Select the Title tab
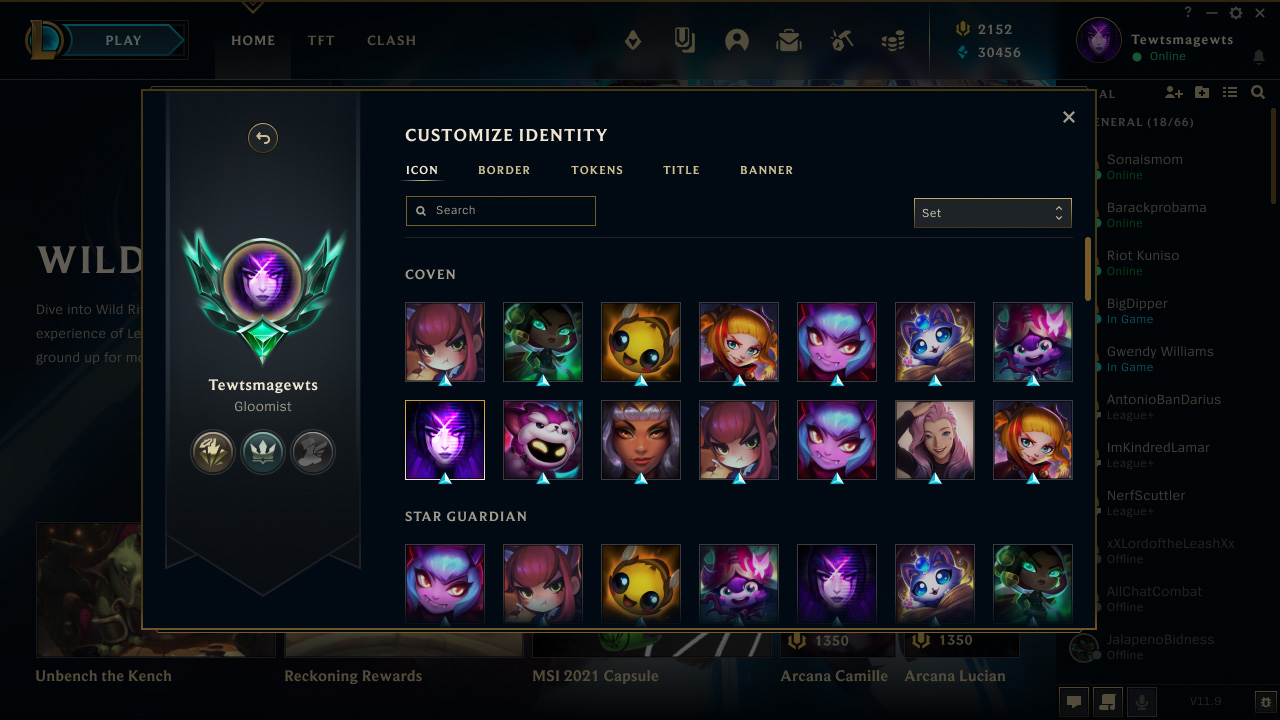The height and width of the screenshot is (720, 1280). tap(681, 170)
